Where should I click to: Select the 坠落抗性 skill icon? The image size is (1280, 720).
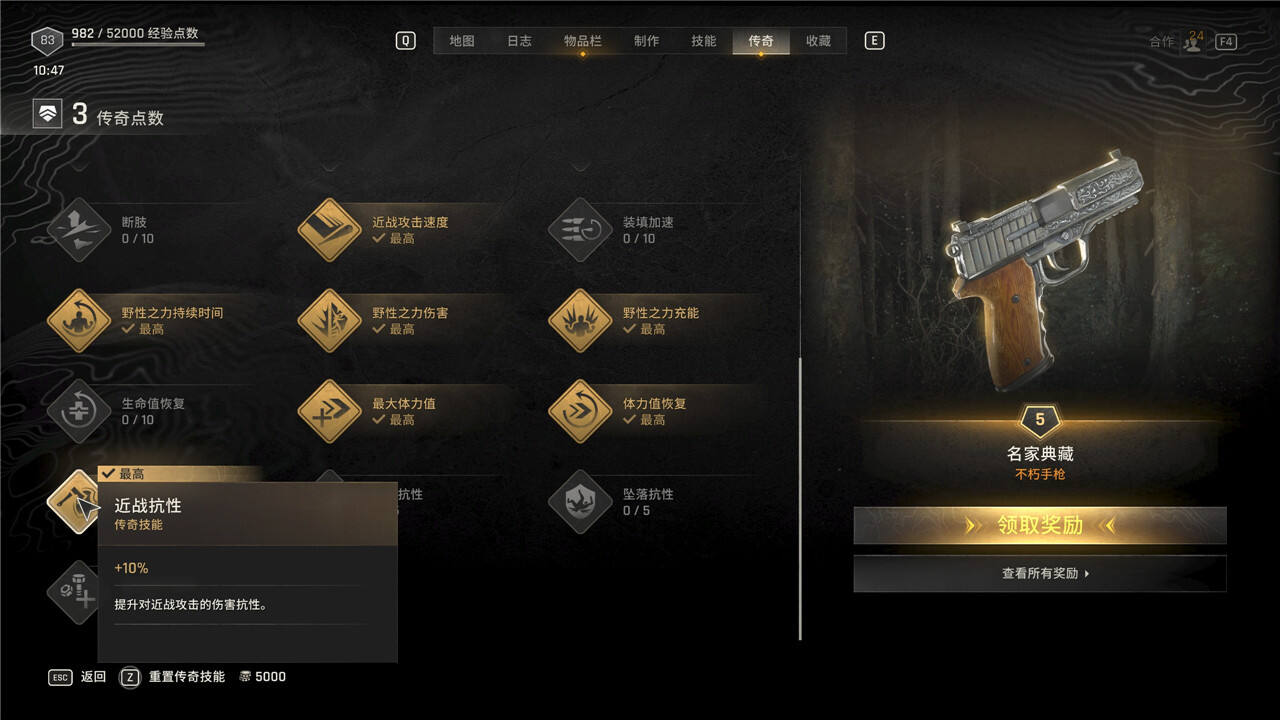tap(580, 502)
